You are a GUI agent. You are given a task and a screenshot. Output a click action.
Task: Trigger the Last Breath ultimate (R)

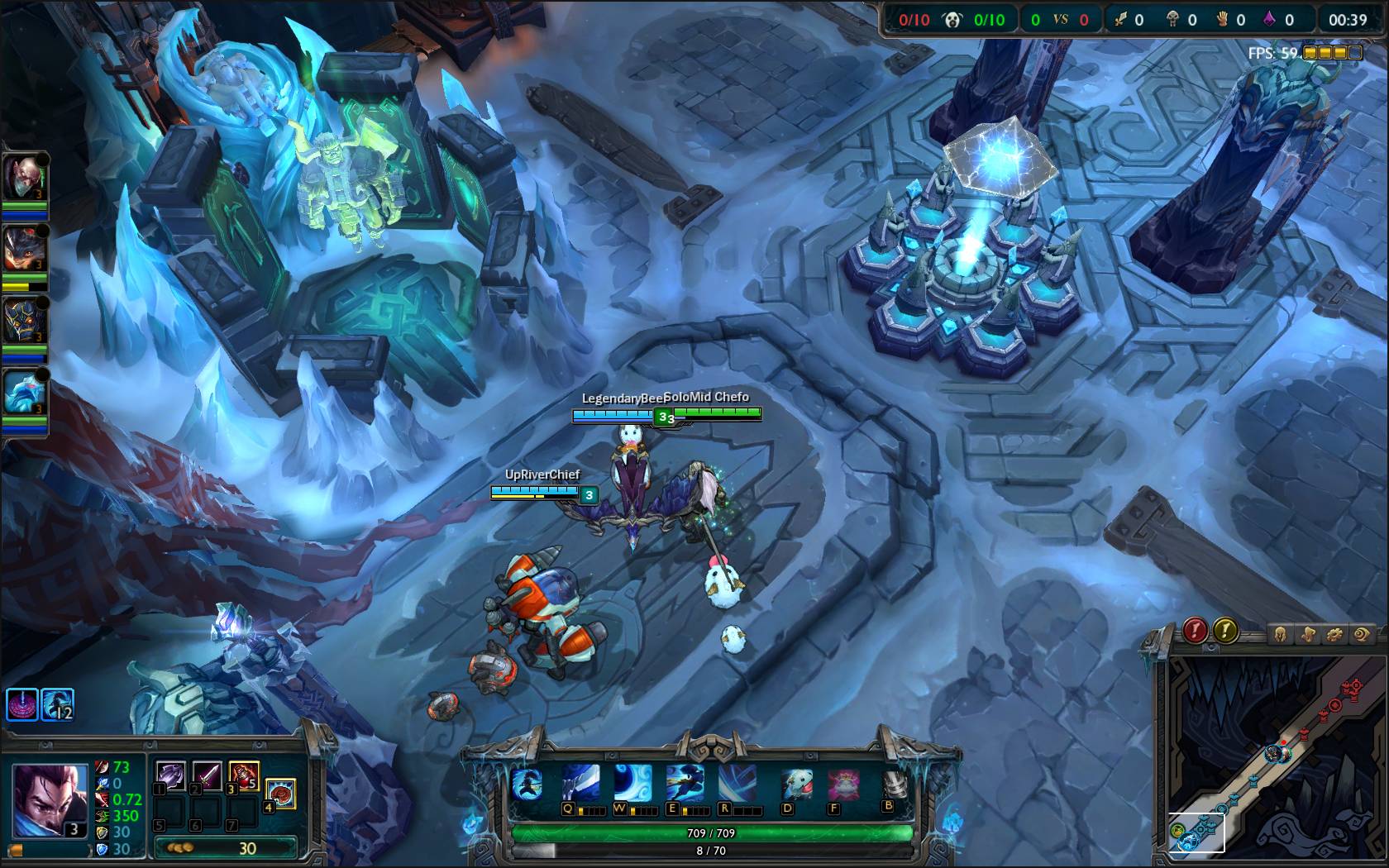click(737, 783)
